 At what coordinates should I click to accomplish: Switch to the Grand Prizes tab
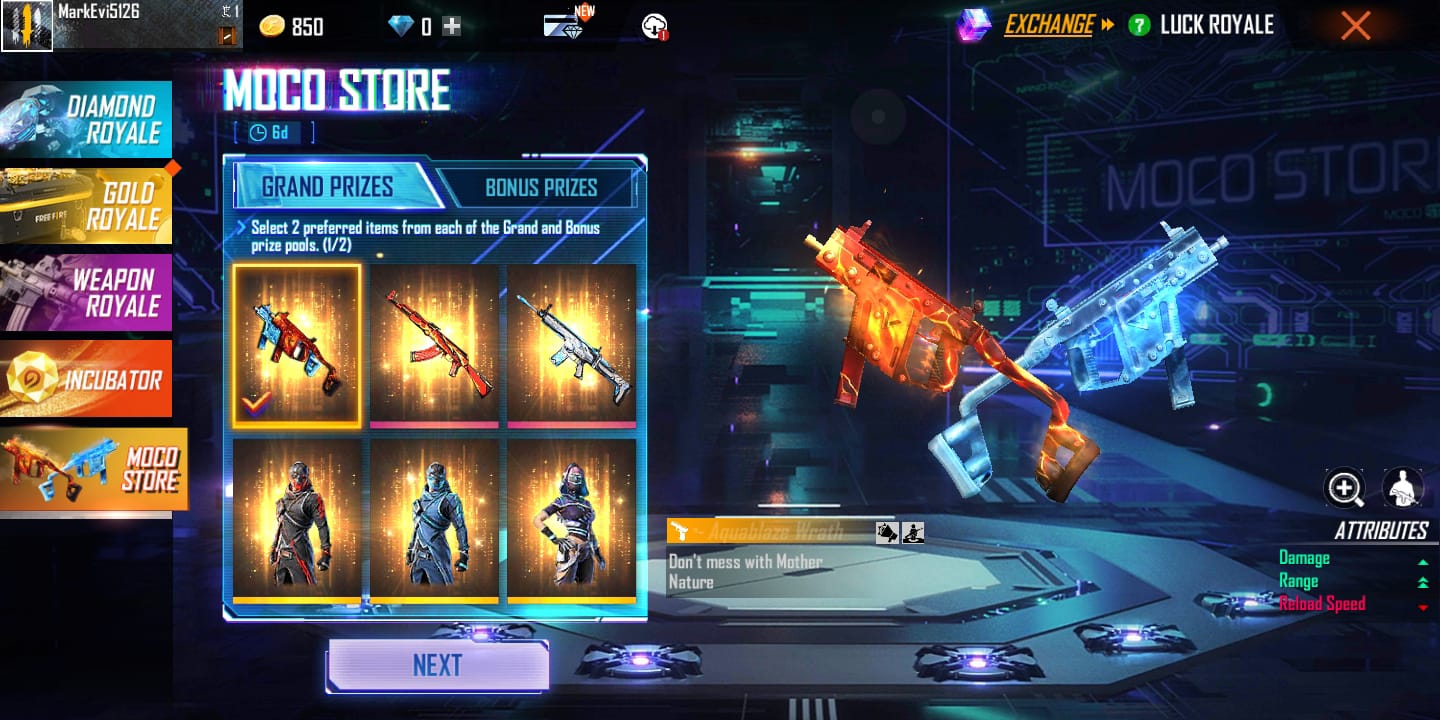coord(328,187)
